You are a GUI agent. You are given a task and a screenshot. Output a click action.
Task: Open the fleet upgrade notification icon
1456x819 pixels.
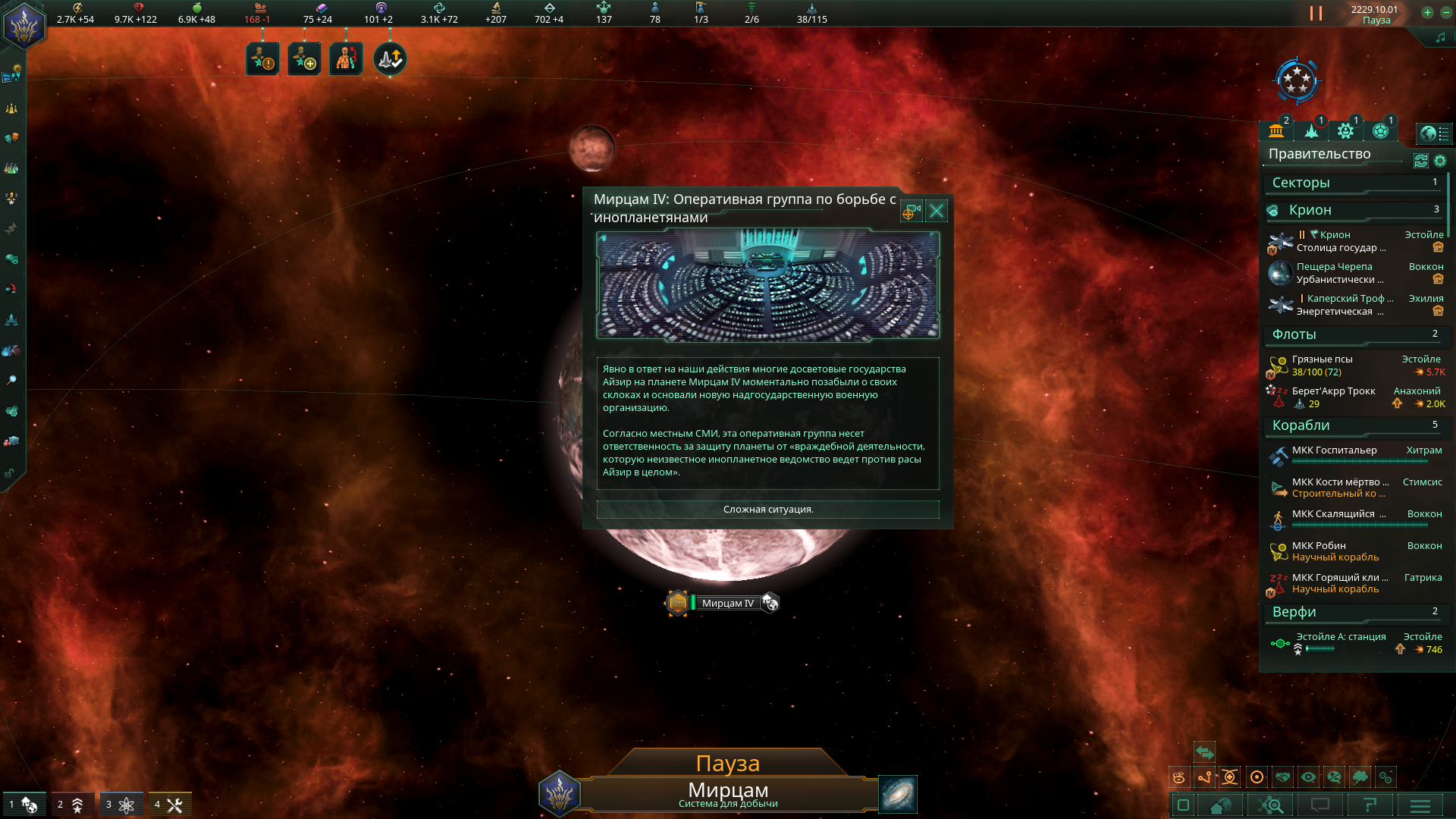pos(390,59)
